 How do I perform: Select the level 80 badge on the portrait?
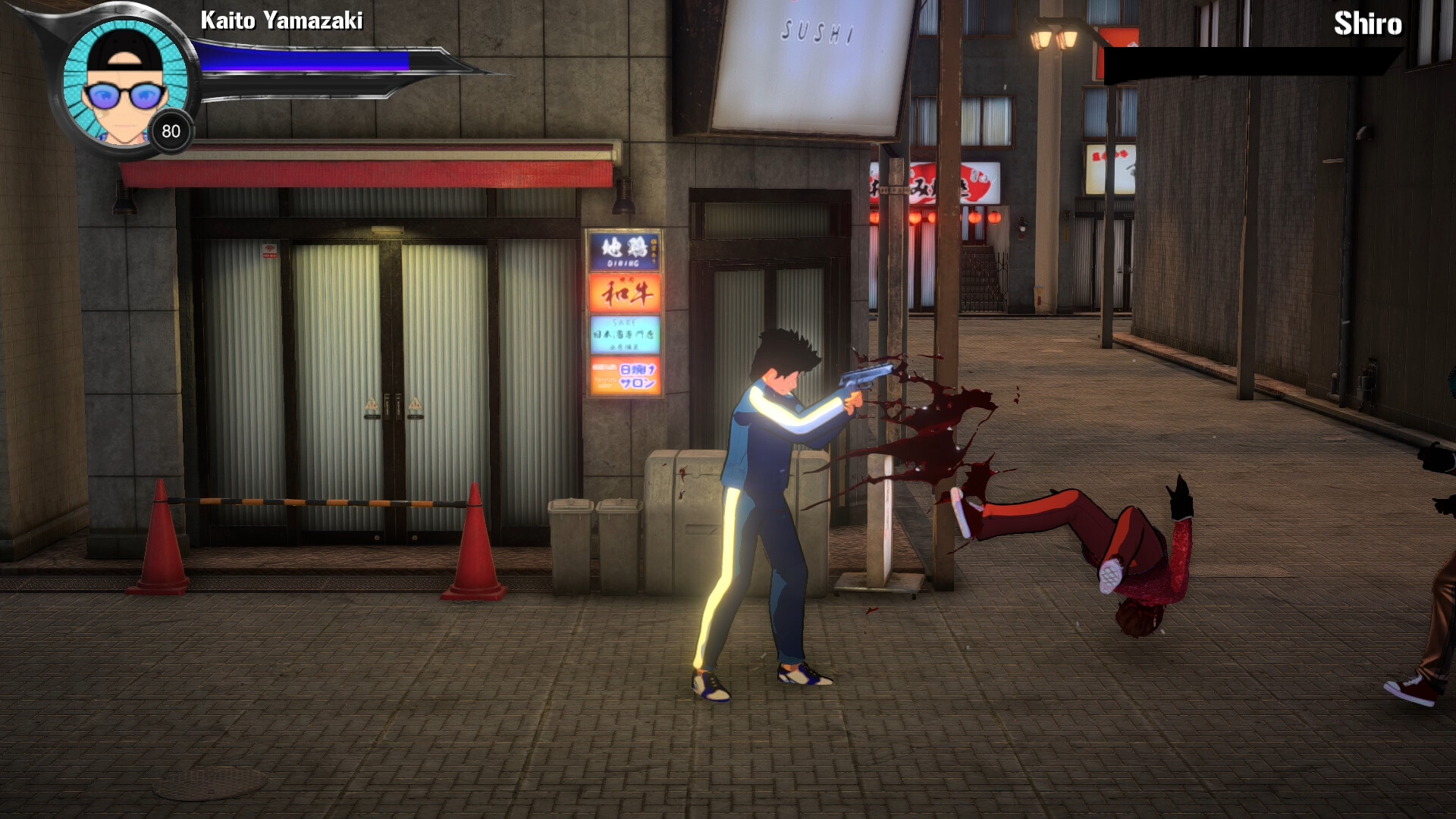(x=171, y=132)
